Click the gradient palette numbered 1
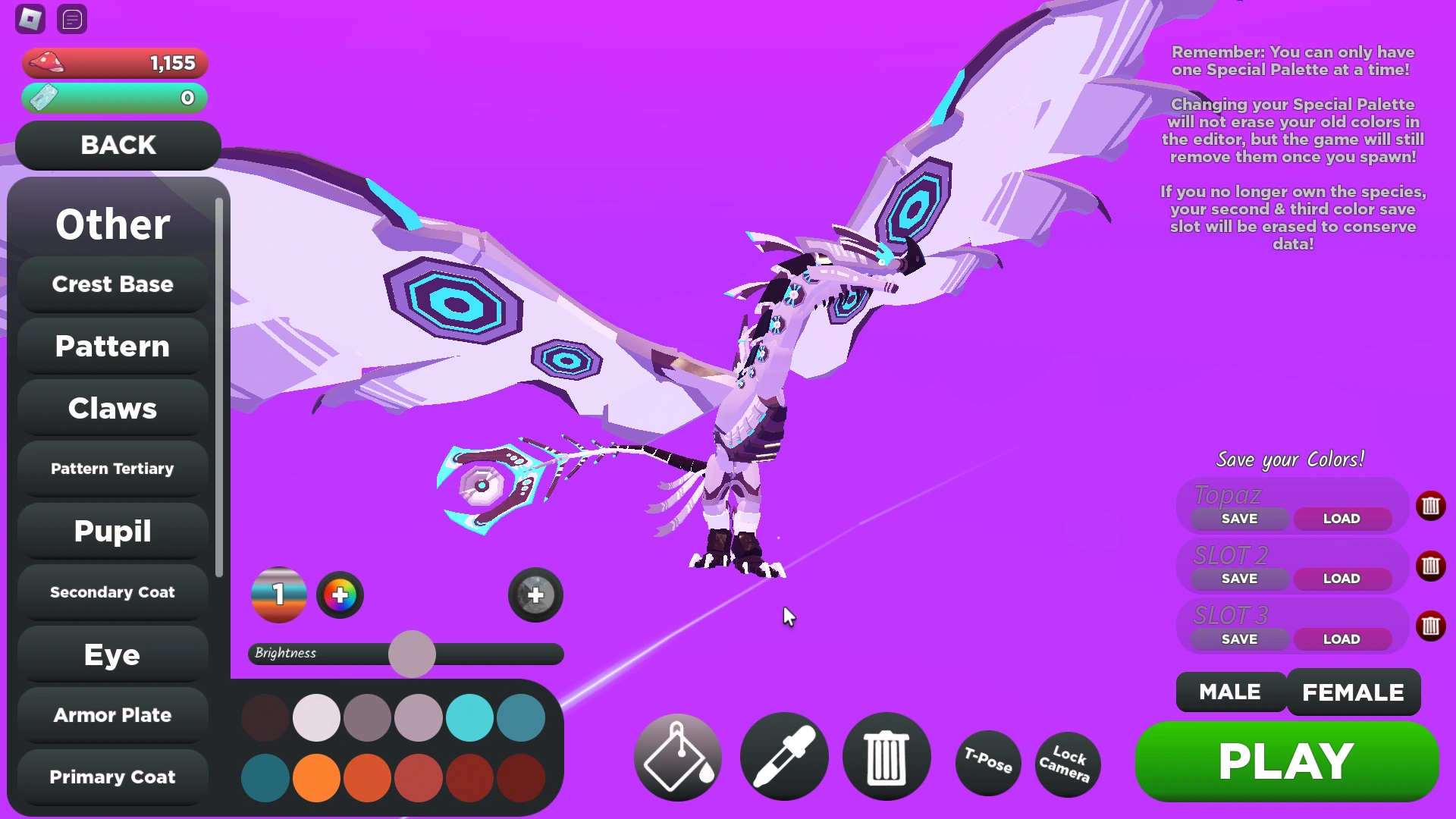 278,595
